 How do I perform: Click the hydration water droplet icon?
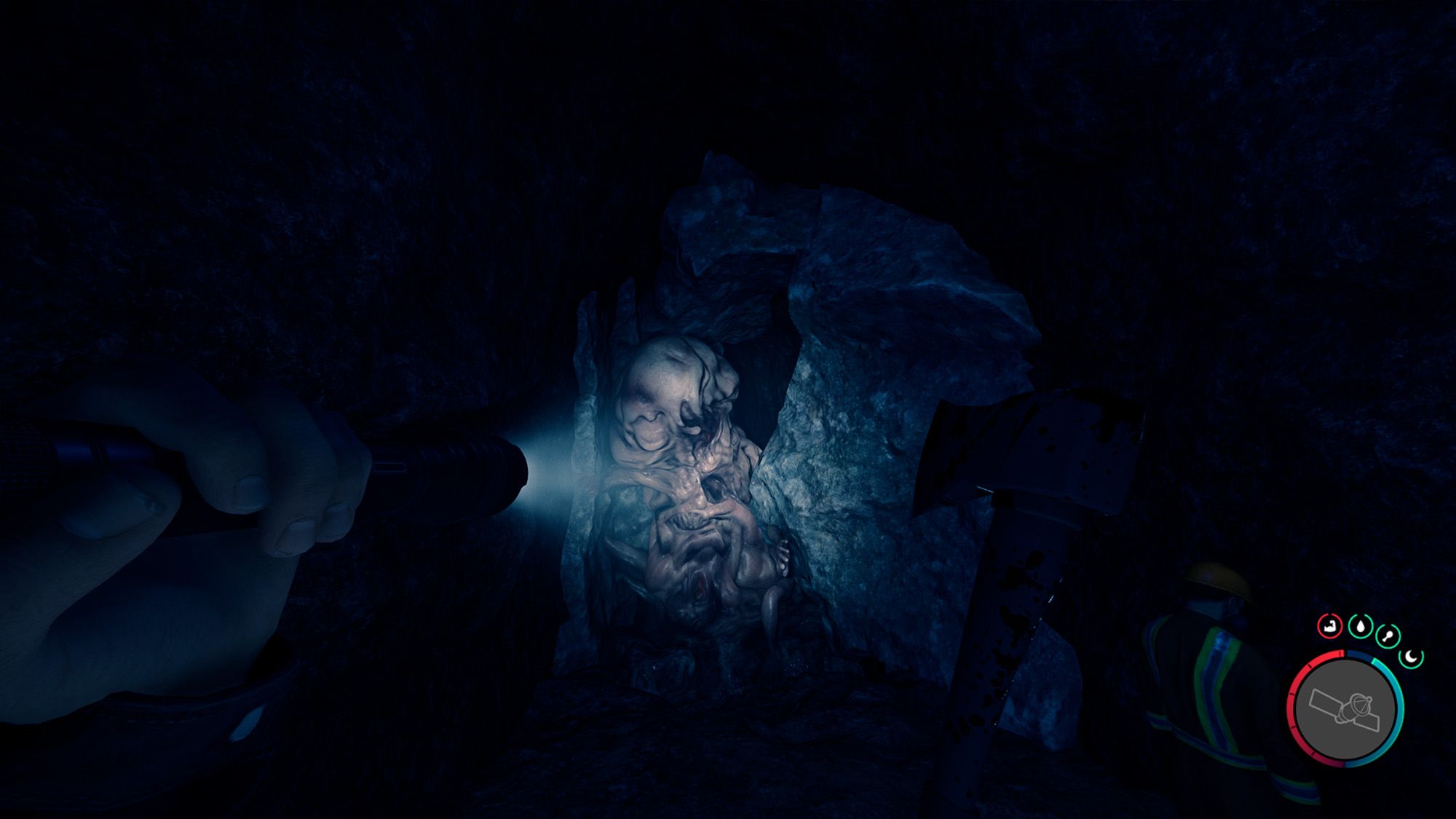click(1361, 626)
